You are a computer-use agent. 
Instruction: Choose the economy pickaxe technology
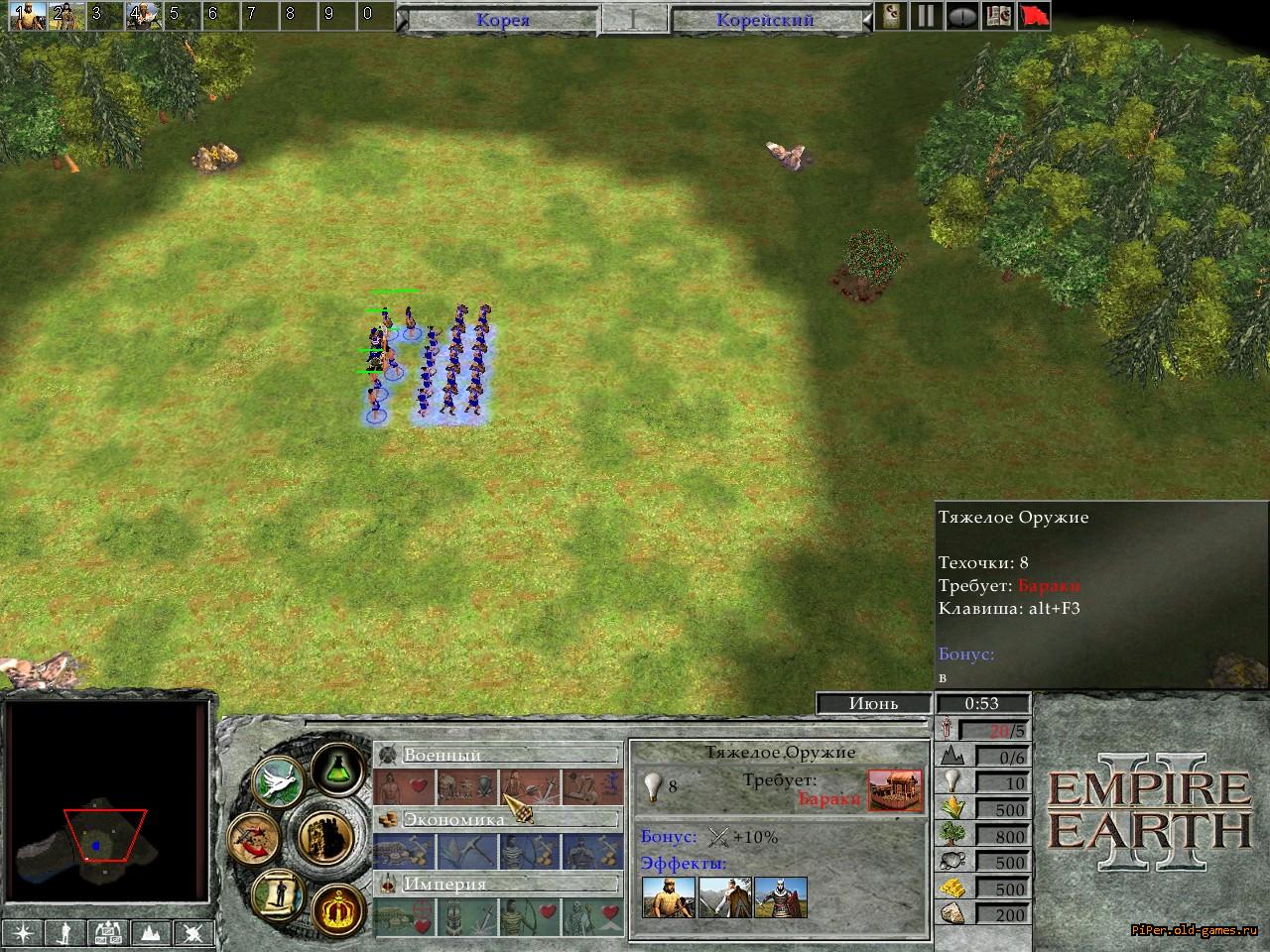coord(466,852)
